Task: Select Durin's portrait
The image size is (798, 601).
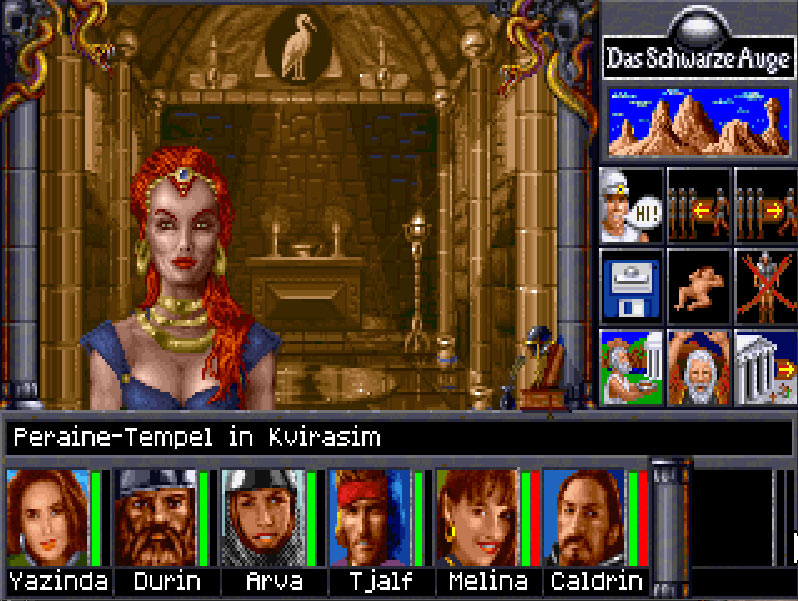Action: (x=155, y=518)
